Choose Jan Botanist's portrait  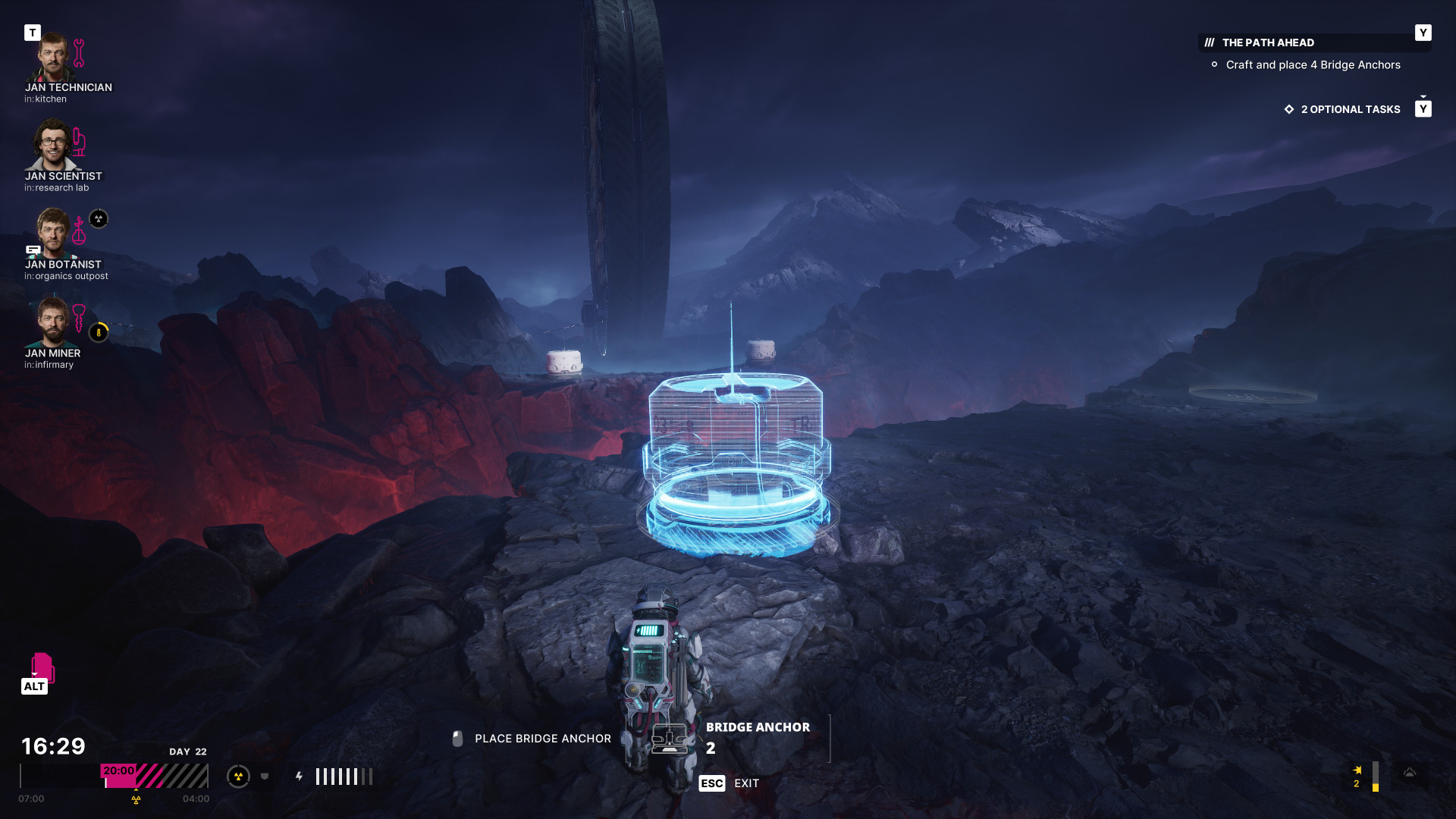(52, 233)
